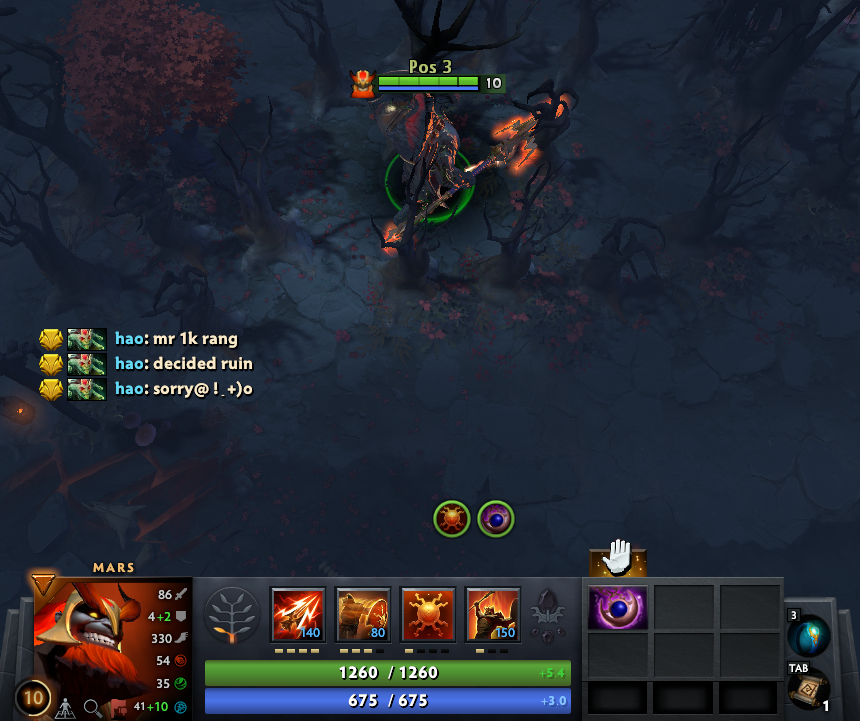The image size is (860, 721).
Task: Open the Aghanim's Scepter and Shard indicator
Action: tap(546, 615)
